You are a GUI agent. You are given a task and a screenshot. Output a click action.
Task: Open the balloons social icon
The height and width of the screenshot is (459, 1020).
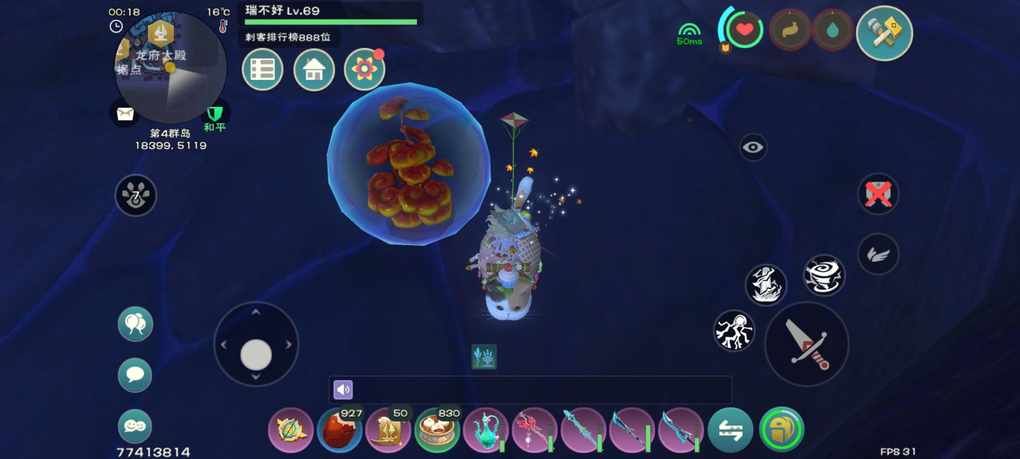click(x=135, y=324)
